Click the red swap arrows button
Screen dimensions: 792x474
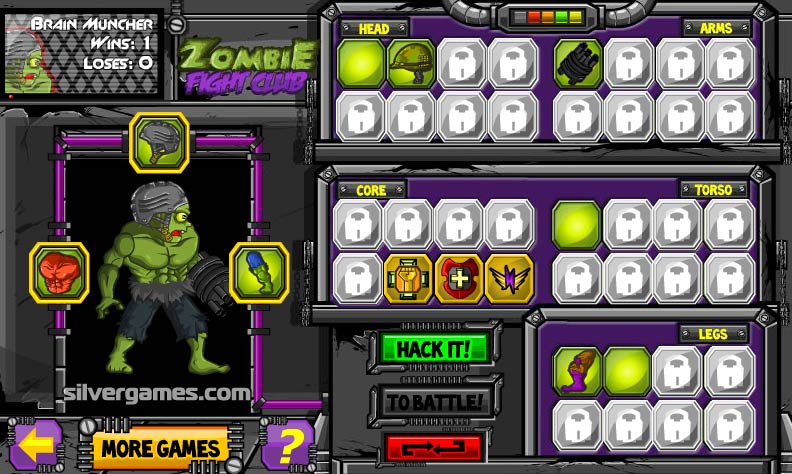click(433, 447)
